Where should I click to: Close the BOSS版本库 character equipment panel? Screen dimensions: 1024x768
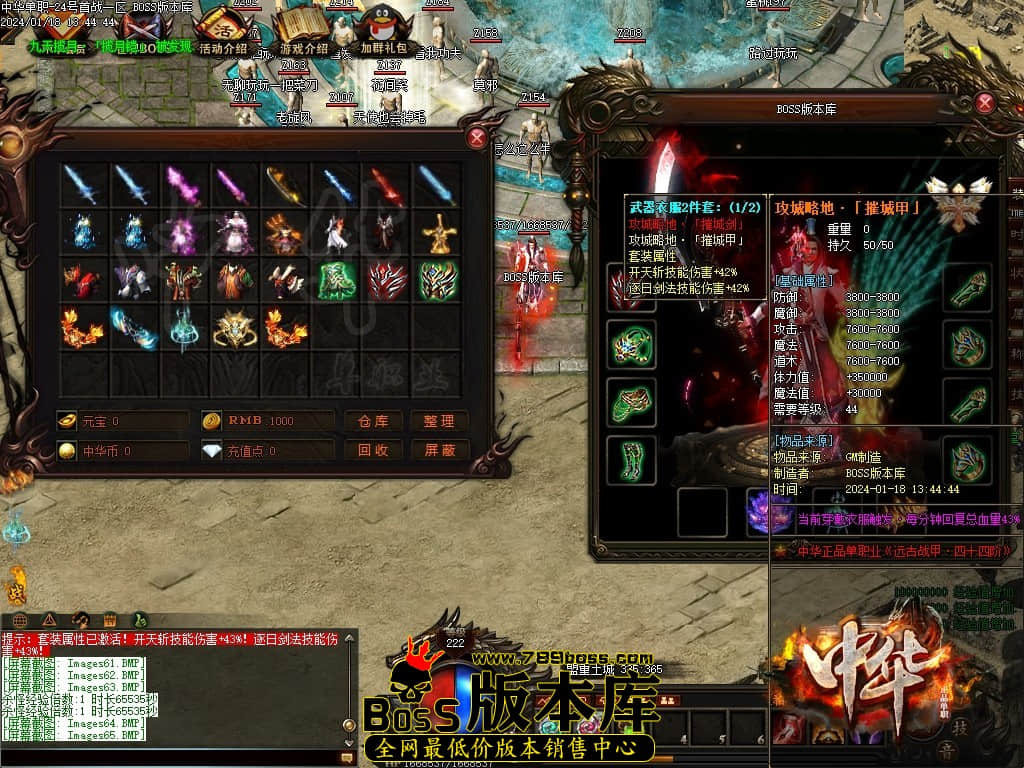(x=985, y=102)
